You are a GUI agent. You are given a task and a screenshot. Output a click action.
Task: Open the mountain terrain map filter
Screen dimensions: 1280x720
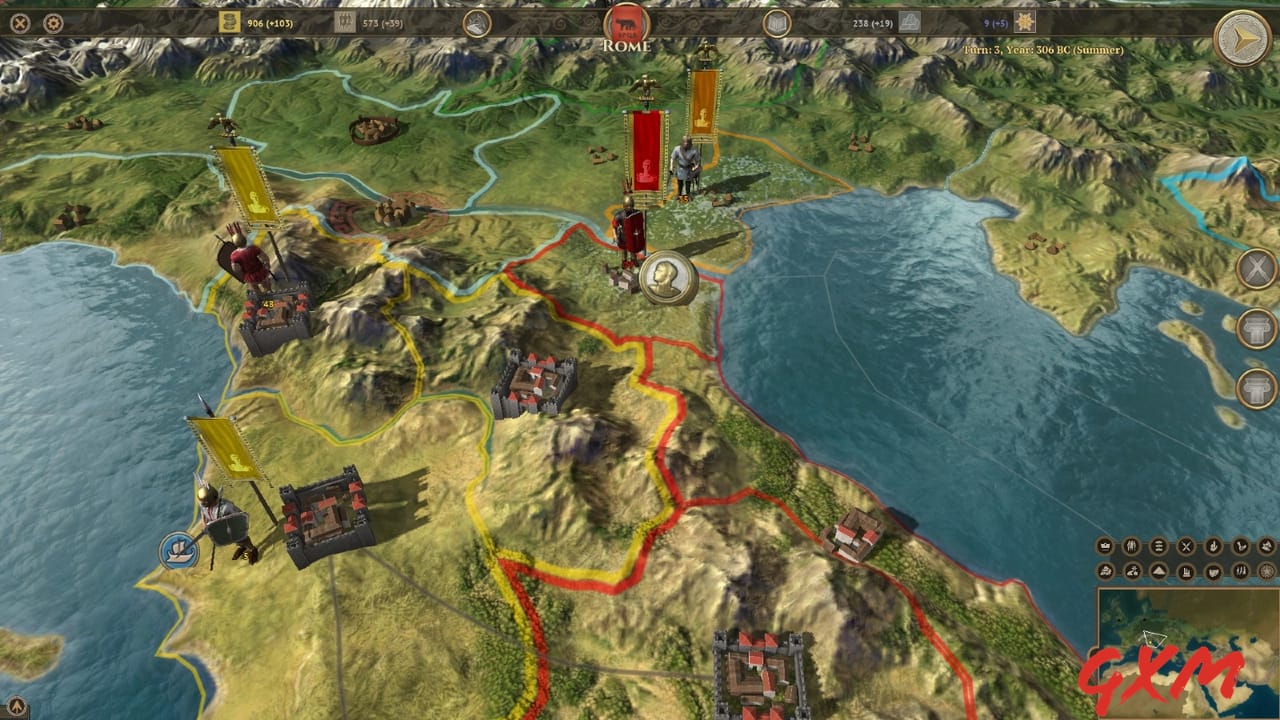click(x=1159, y=571)
